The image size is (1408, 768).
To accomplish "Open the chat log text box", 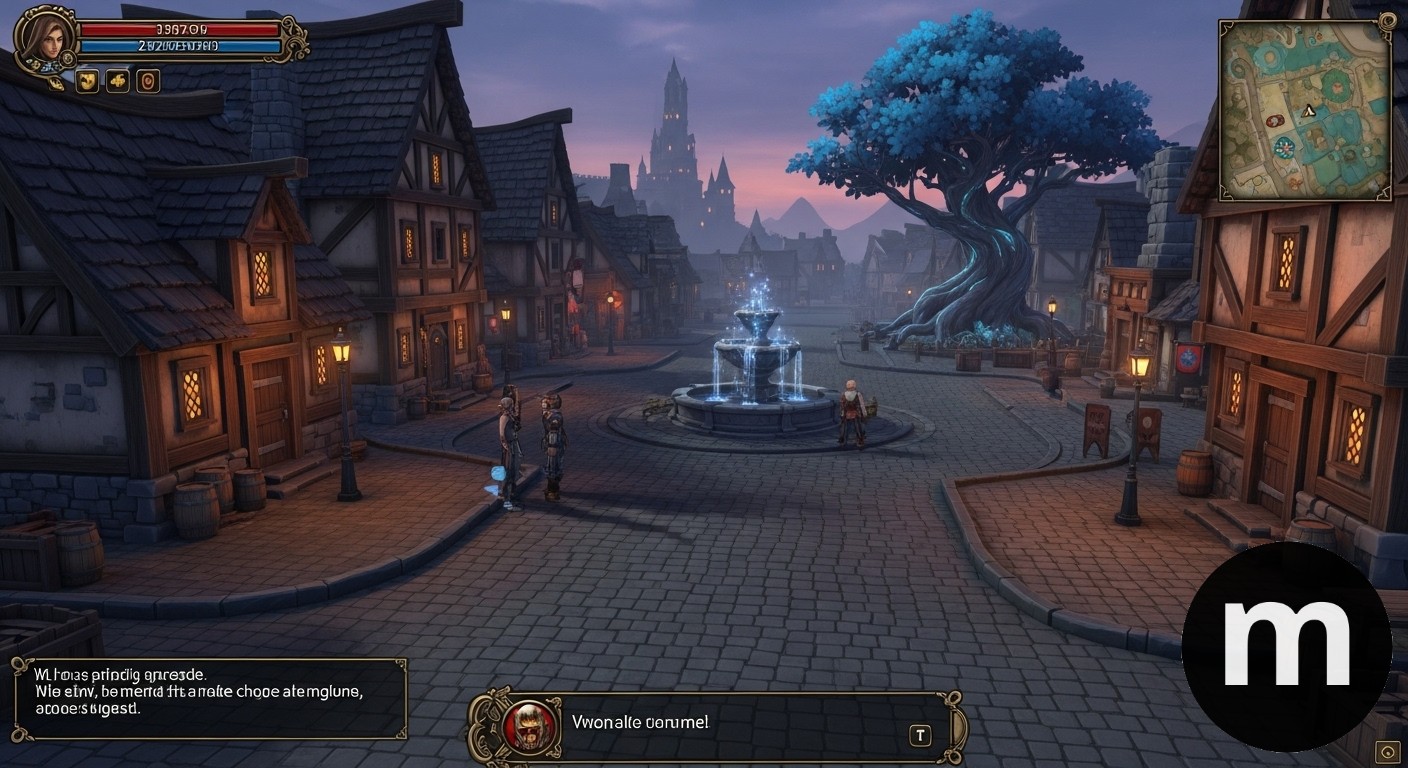I will [208, 698].
